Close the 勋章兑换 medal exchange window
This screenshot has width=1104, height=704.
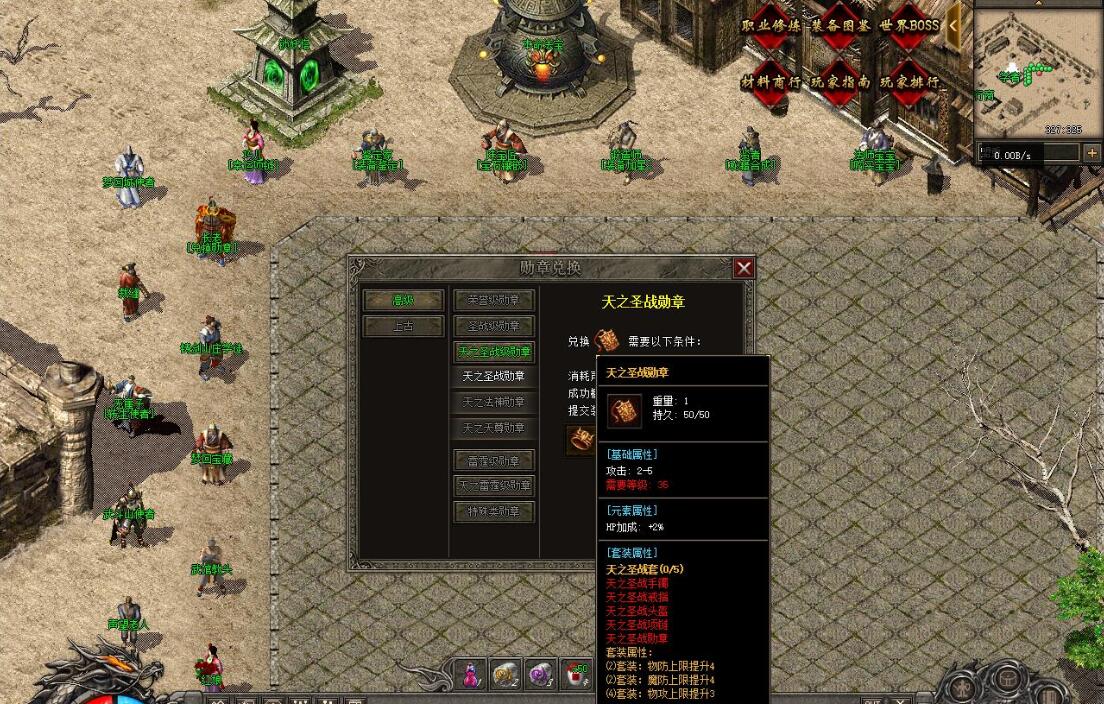point(743,268)
